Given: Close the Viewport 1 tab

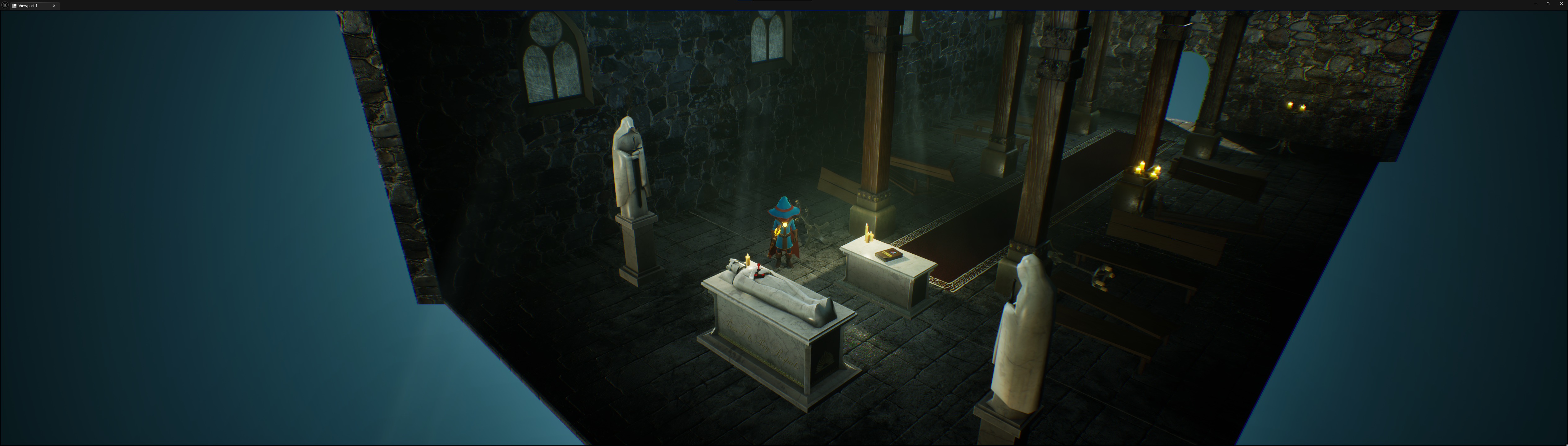Looking at the screenshot, I should tap(54, 6).
